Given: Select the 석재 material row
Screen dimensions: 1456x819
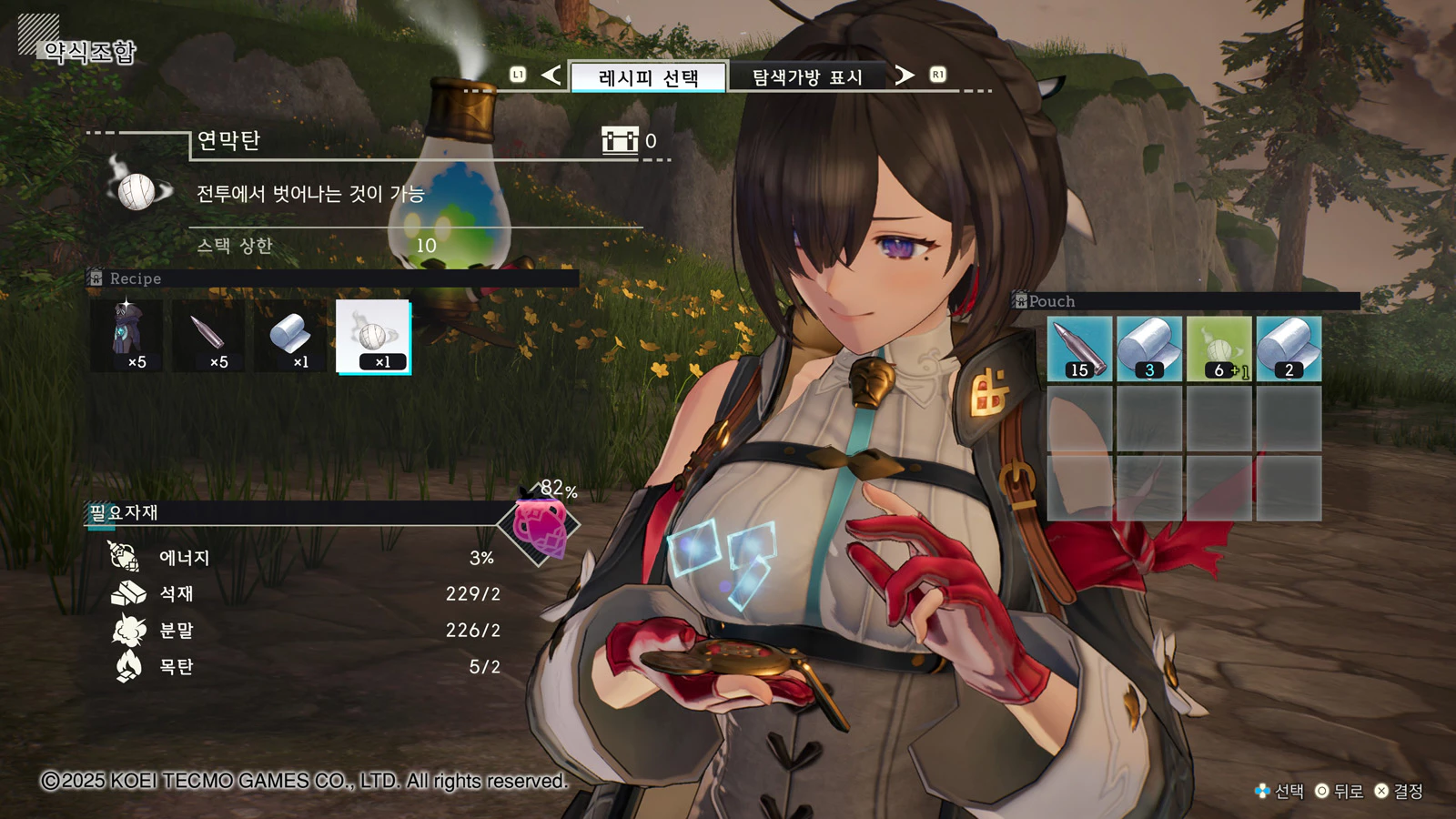Looking at the screenshot, I should click(305, 593).
